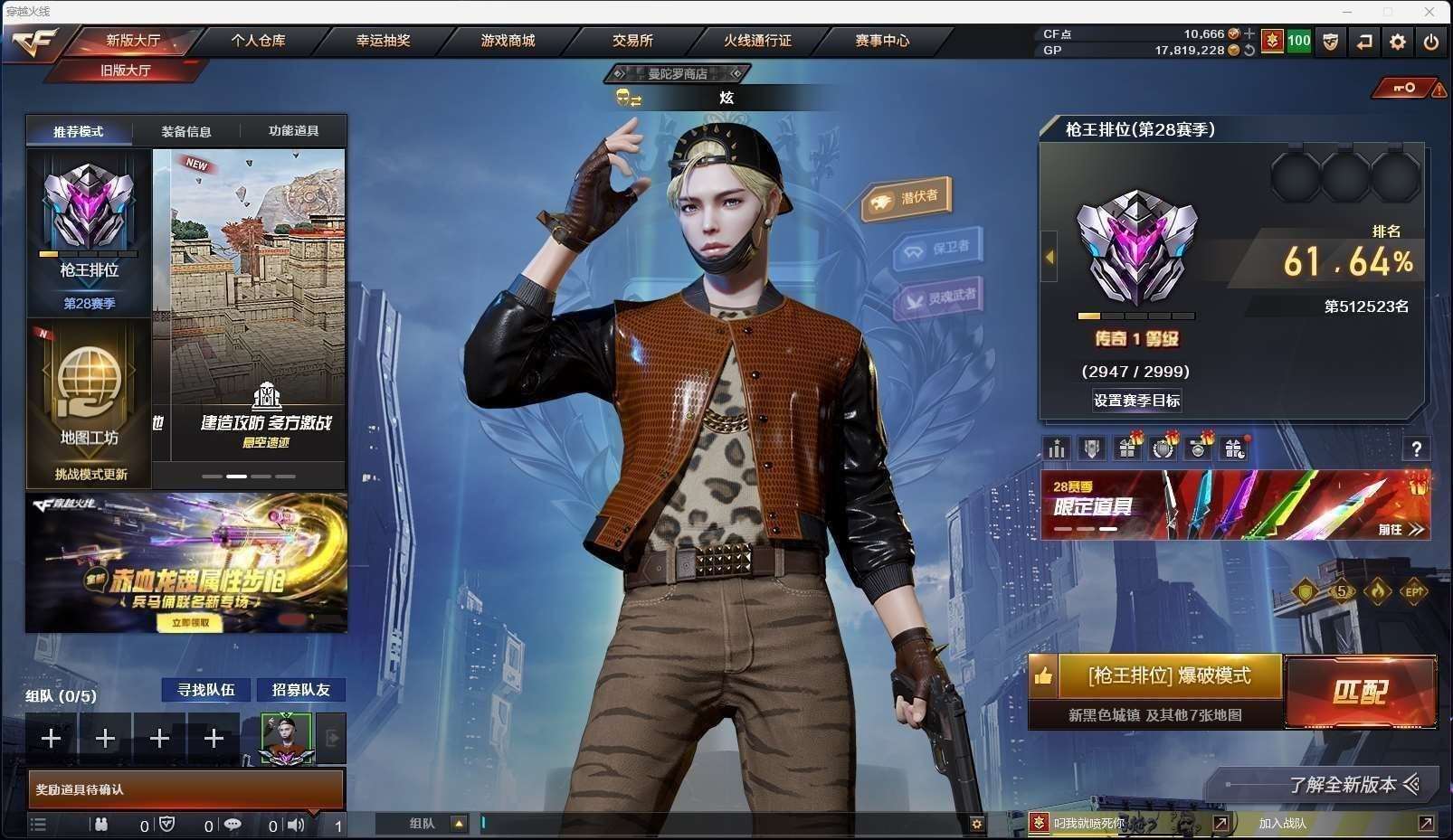The height and width of the screenshot is (840, 1453).
Task: Open the 赤血龙魂属性步枪 promo banner
Action: 186,562
